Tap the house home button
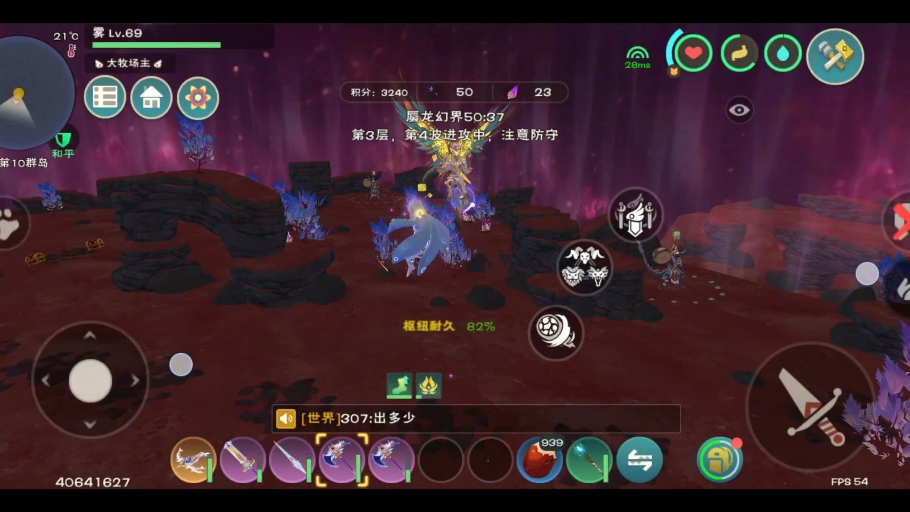 (152, 98)
